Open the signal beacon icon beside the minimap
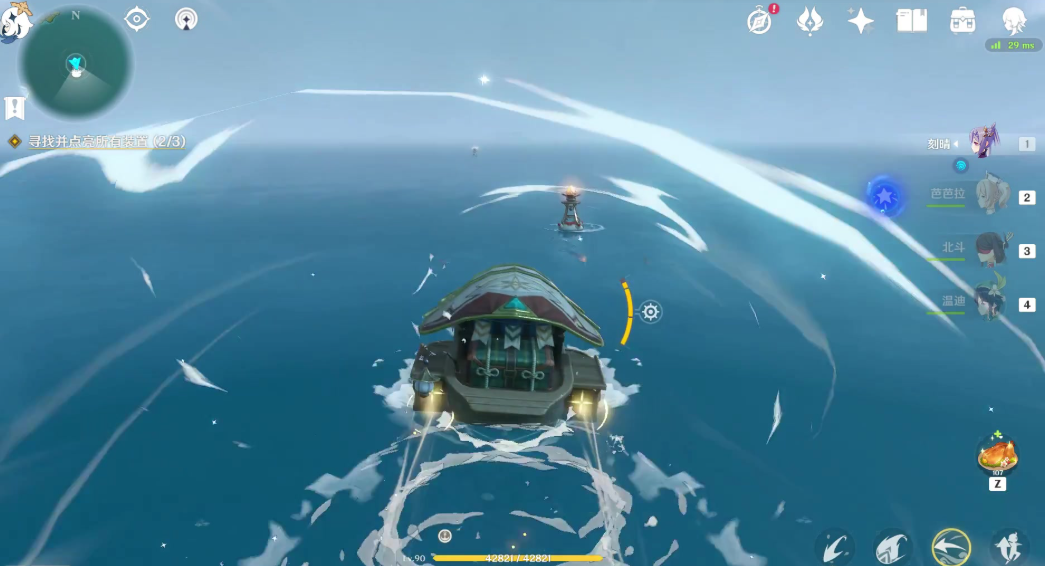The height and width of the screenshot is (566, 1045). click(186, 19)
